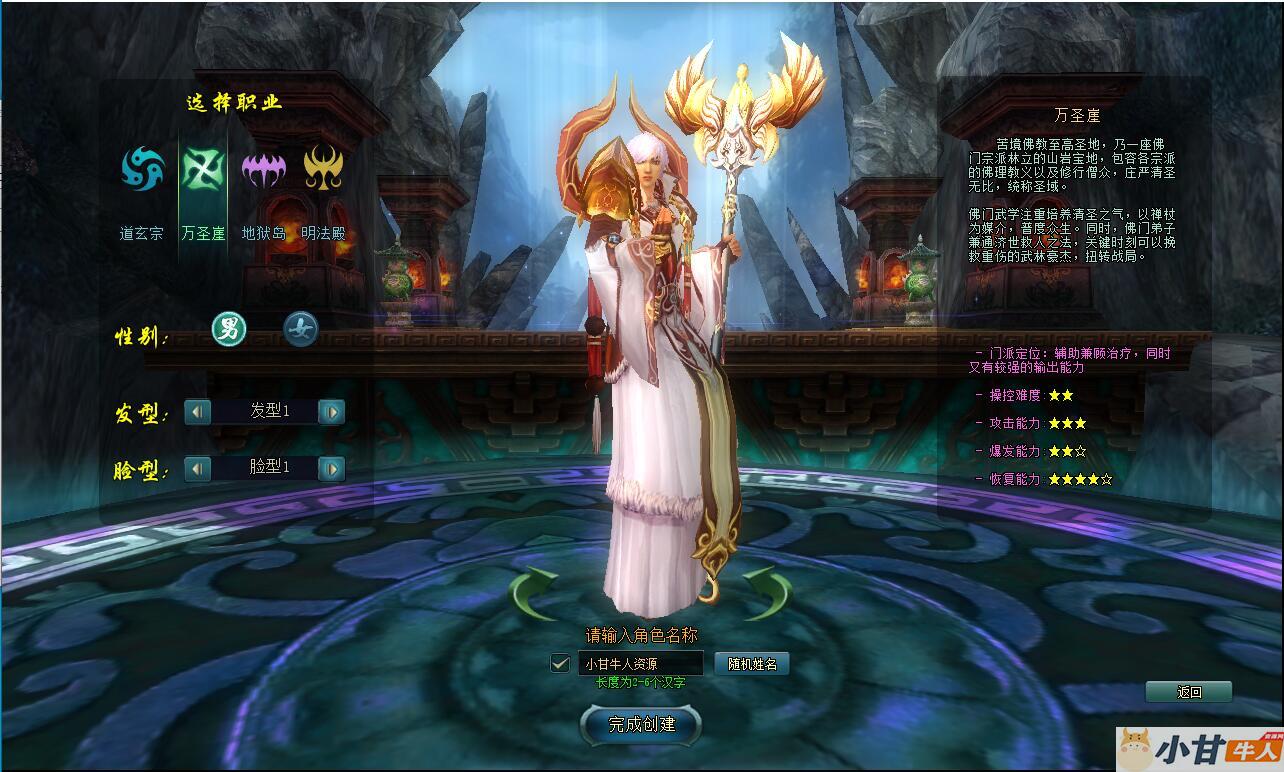Choose male gender 男

click(229, 329)
